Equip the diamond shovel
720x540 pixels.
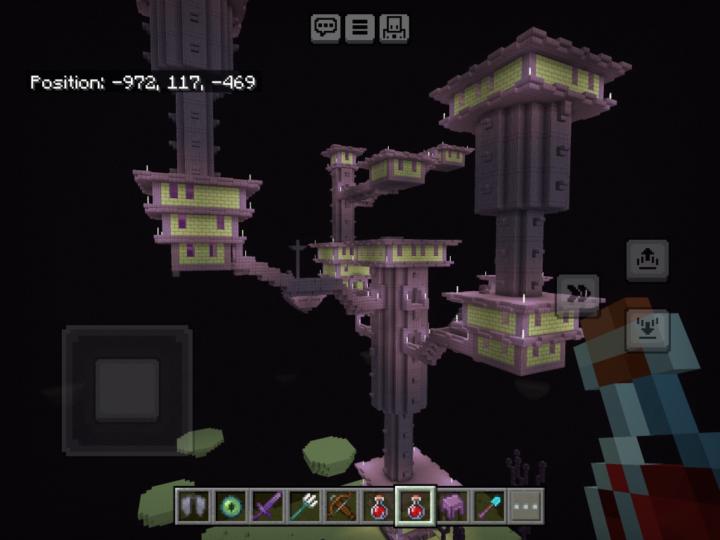coord(488,507)
